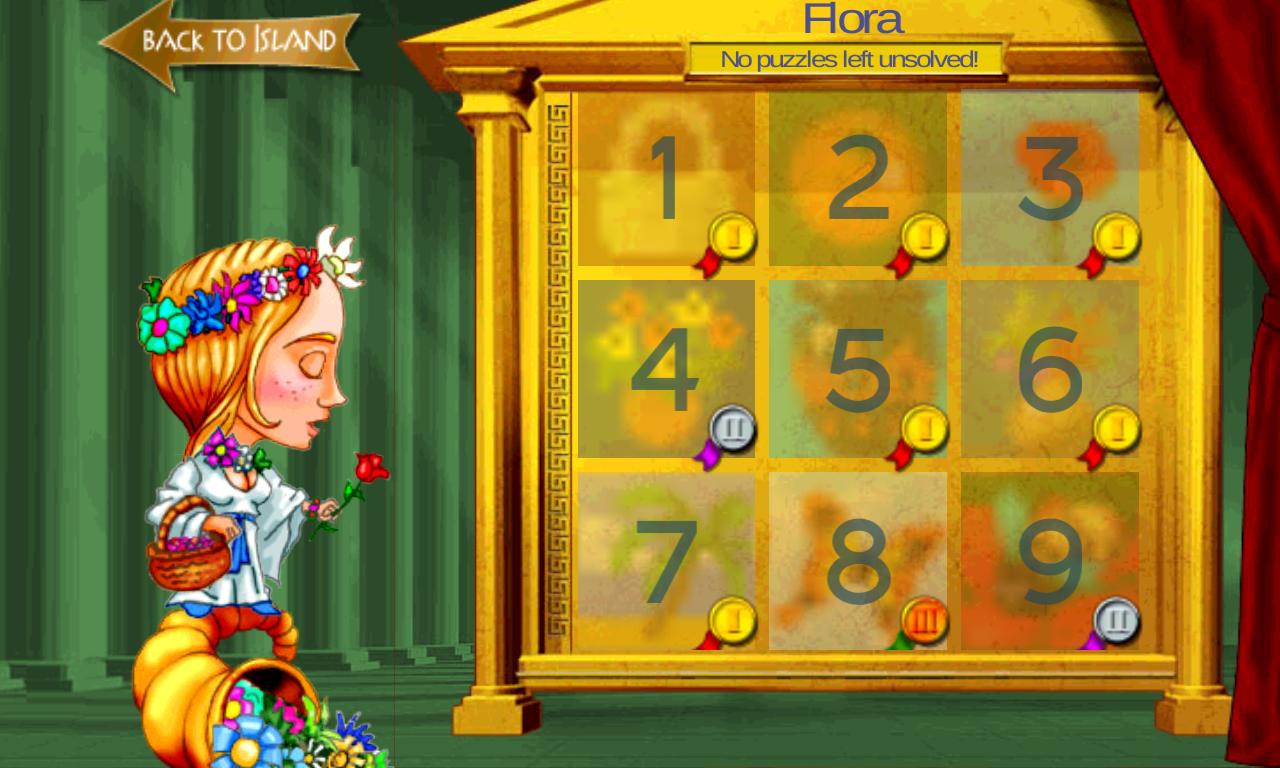Select puzzle 8 with bronze medal

pyautogui.click(x=858, y=561)
